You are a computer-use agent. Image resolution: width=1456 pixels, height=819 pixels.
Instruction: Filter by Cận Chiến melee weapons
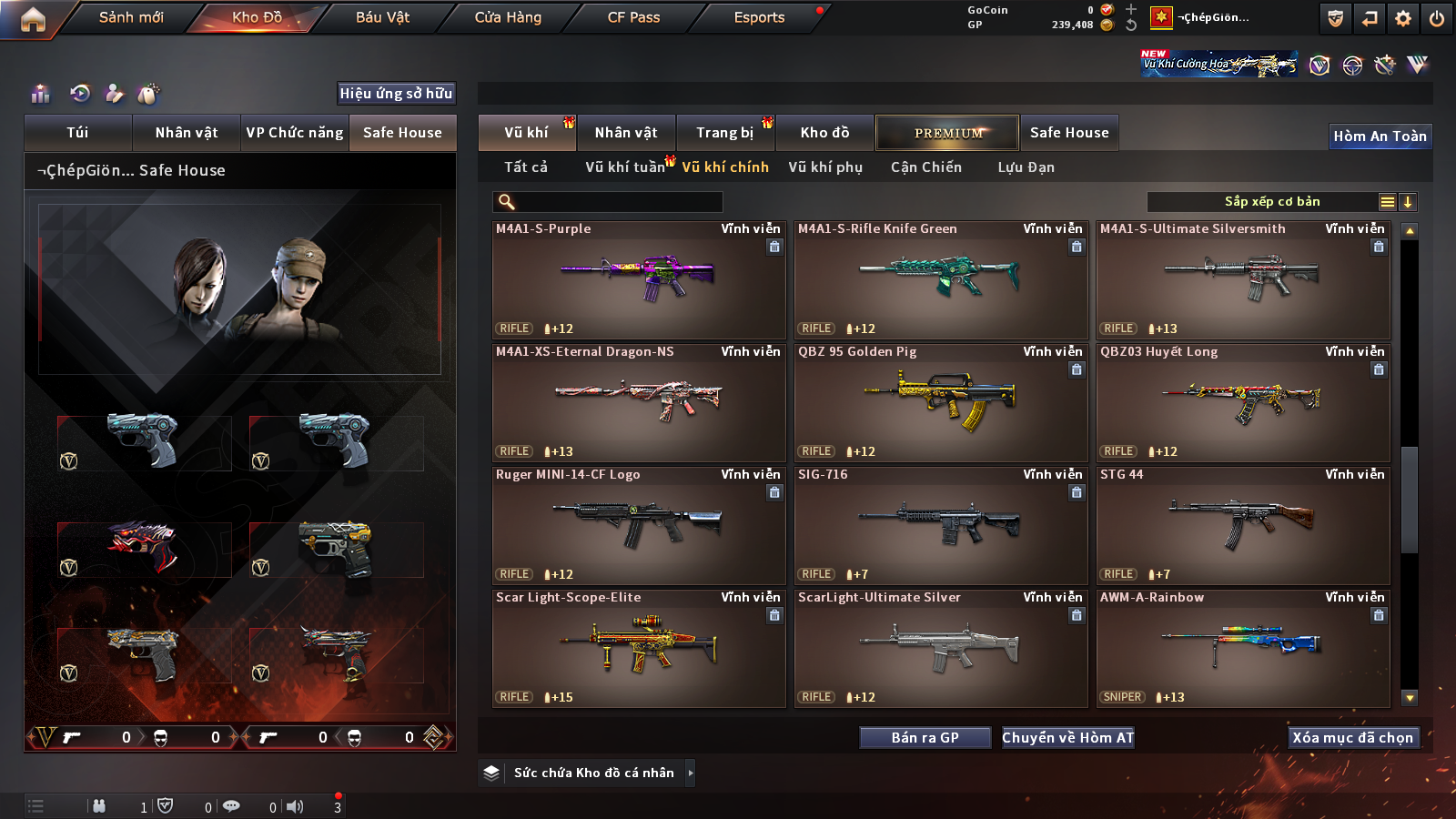925,167
